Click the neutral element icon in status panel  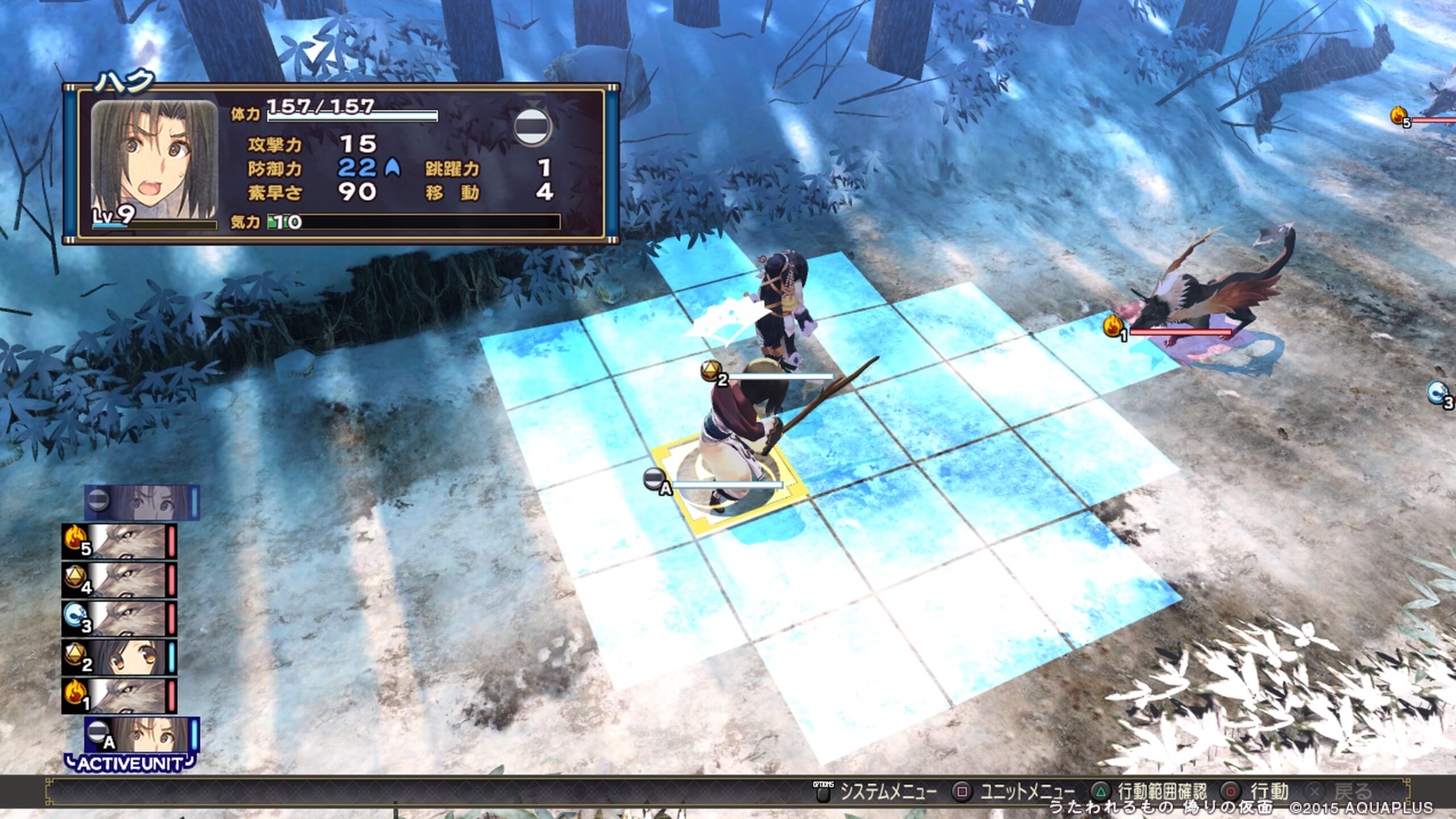532,126
